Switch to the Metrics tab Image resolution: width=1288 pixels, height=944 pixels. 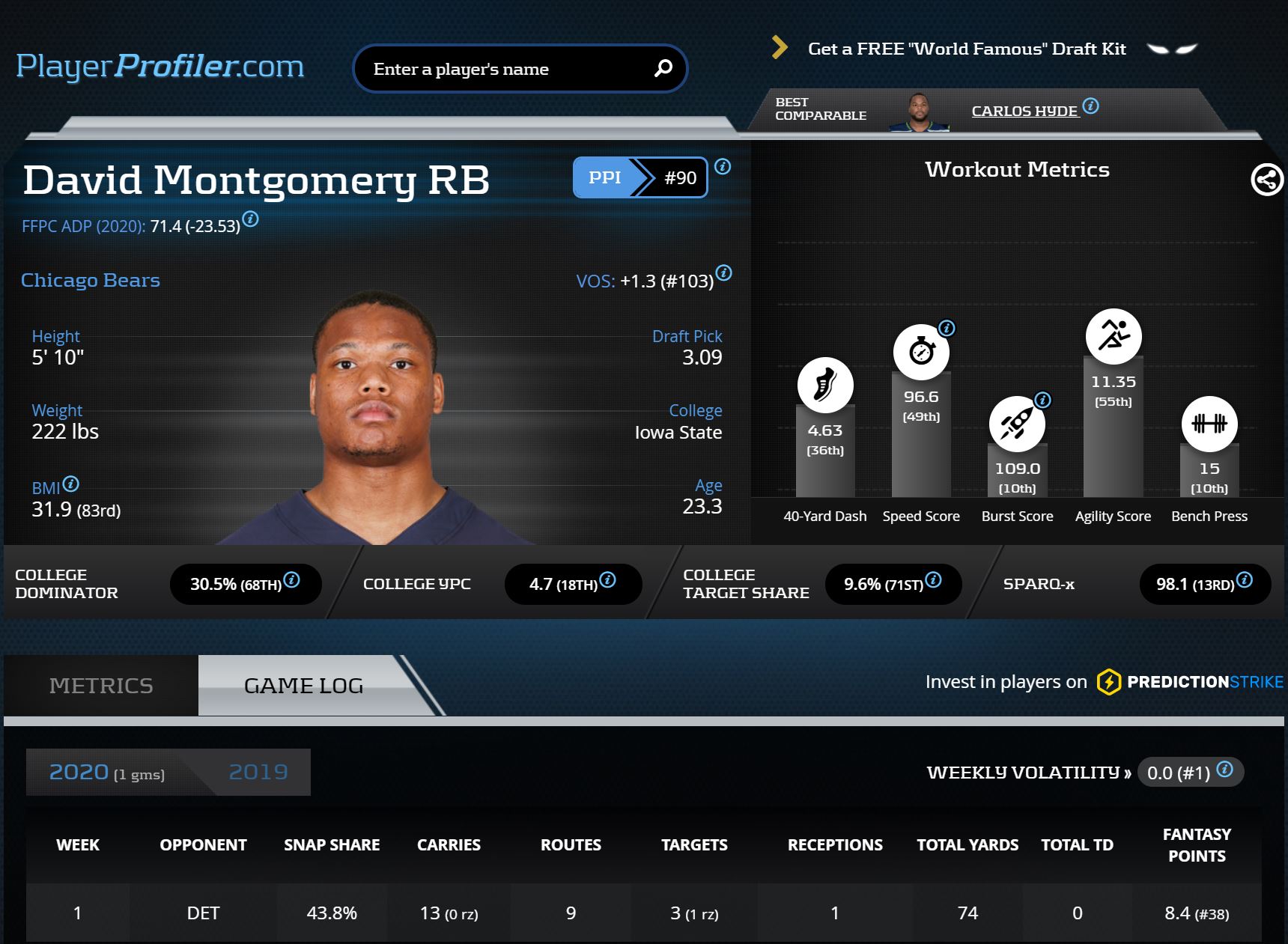click(101, 686)
